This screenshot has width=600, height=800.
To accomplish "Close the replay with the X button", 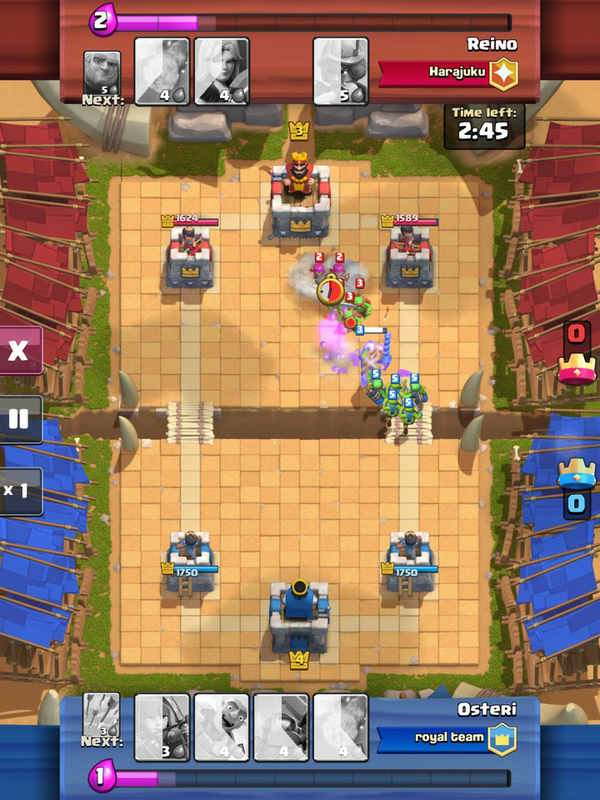I will point(19,351).
